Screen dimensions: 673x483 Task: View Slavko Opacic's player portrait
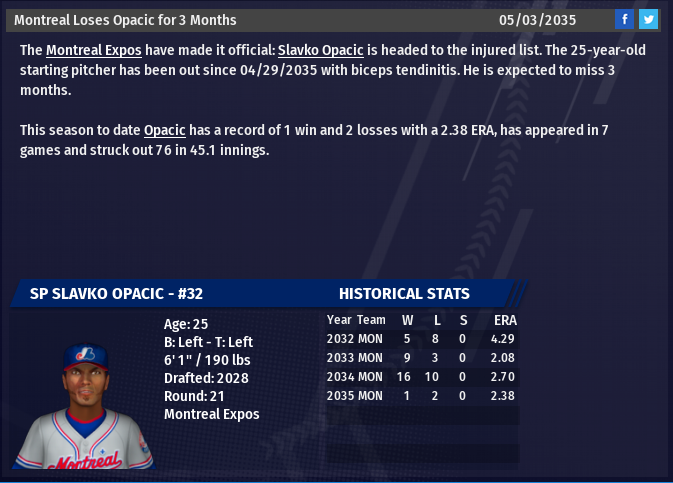[85, 405]
